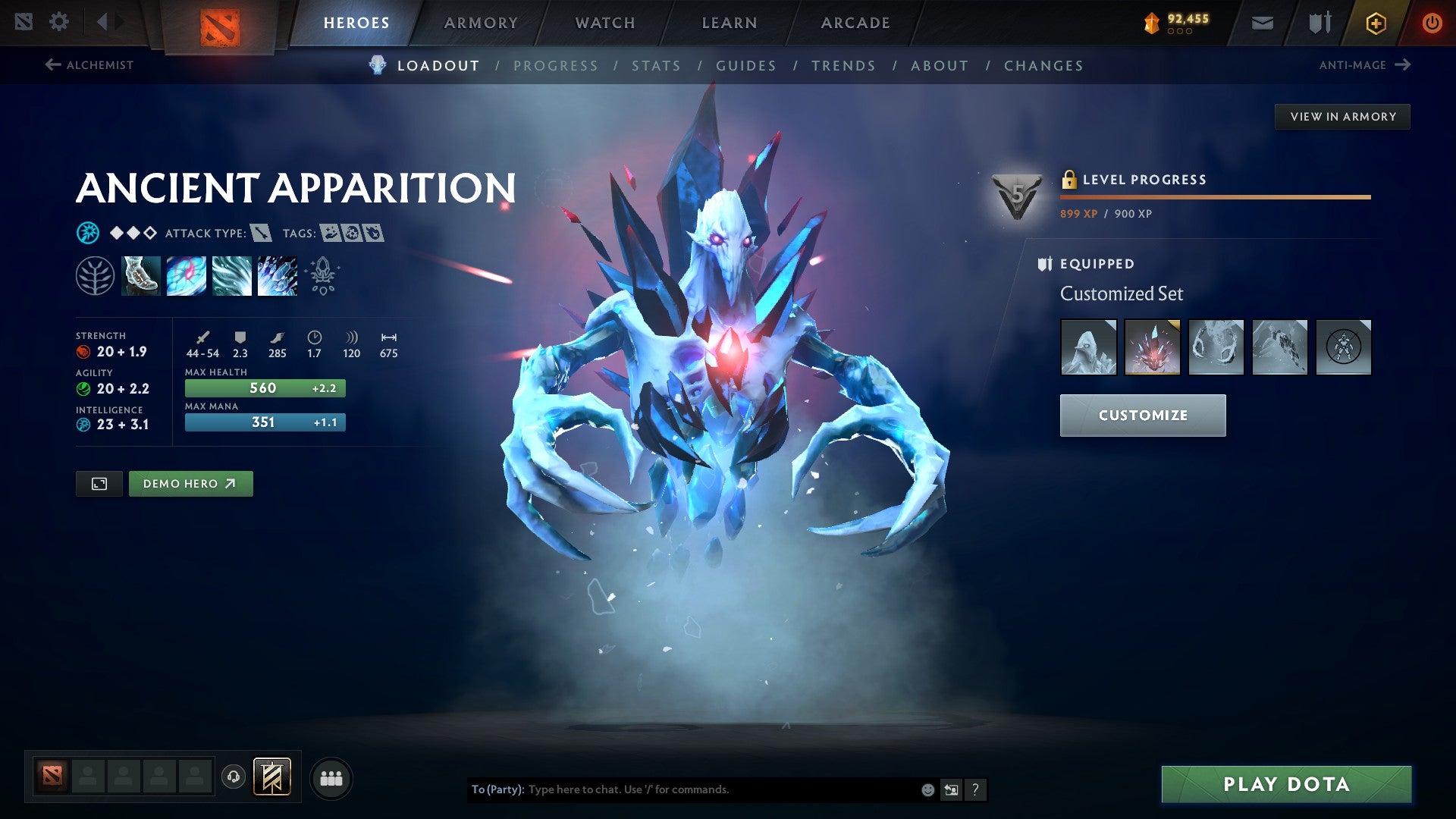Viewport: 1456px width, 819px height.
Task: Toggle loadout preview with the expand-frame icon
Action: (99, 483)
